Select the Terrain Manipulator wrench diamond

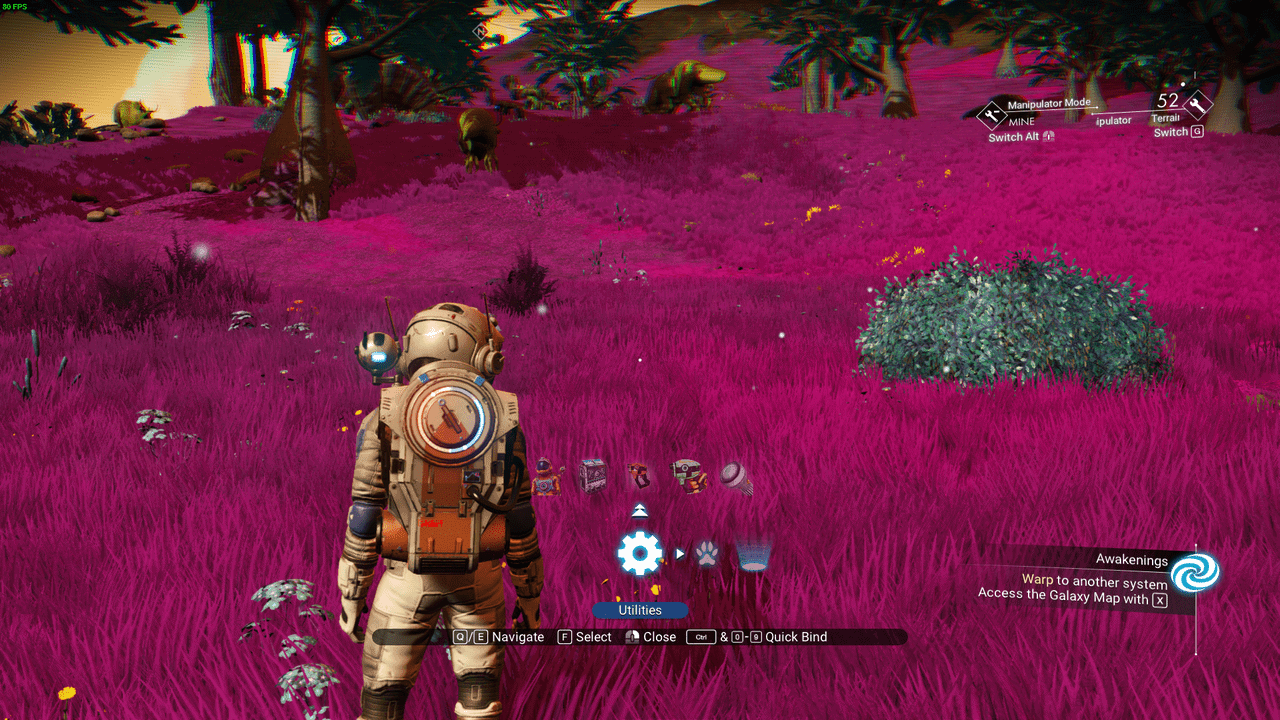1197,104
